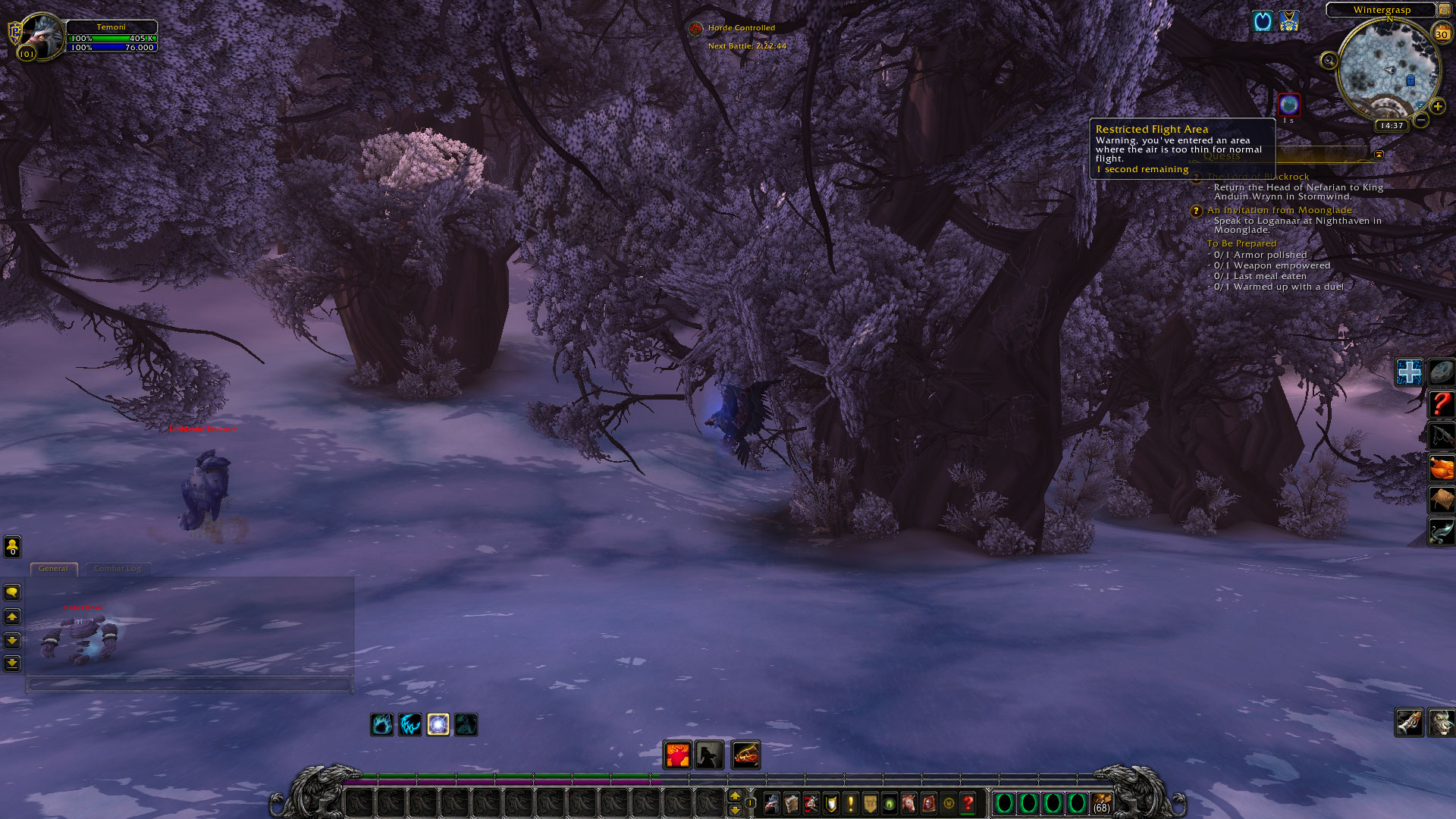Click the minimap's zoom-in plus button
Viewport: 1456px width, 819px height.
click(1438, 107)
